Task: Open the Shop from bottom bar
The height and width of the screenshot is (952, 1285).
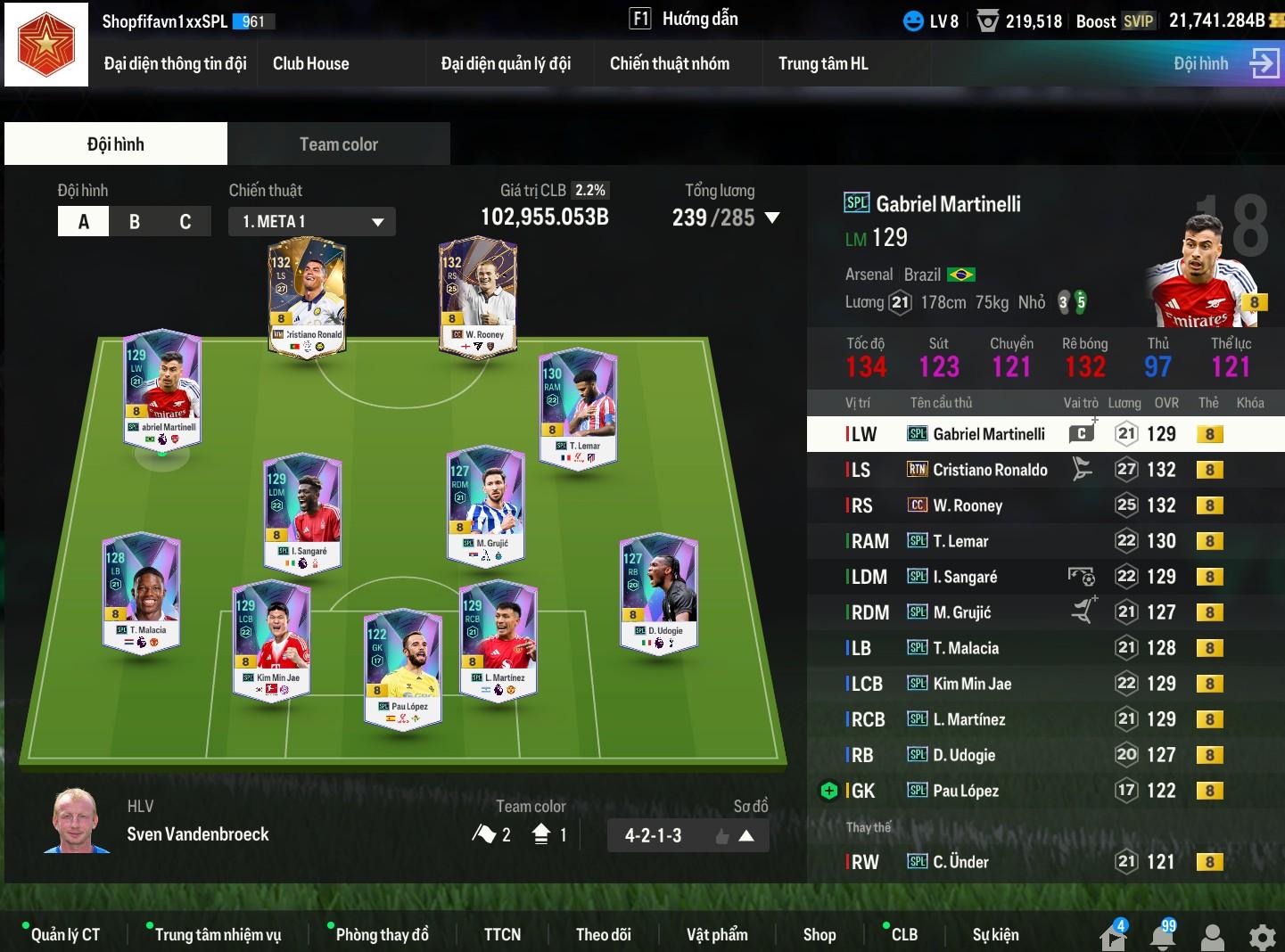Action: pos(819,934)
